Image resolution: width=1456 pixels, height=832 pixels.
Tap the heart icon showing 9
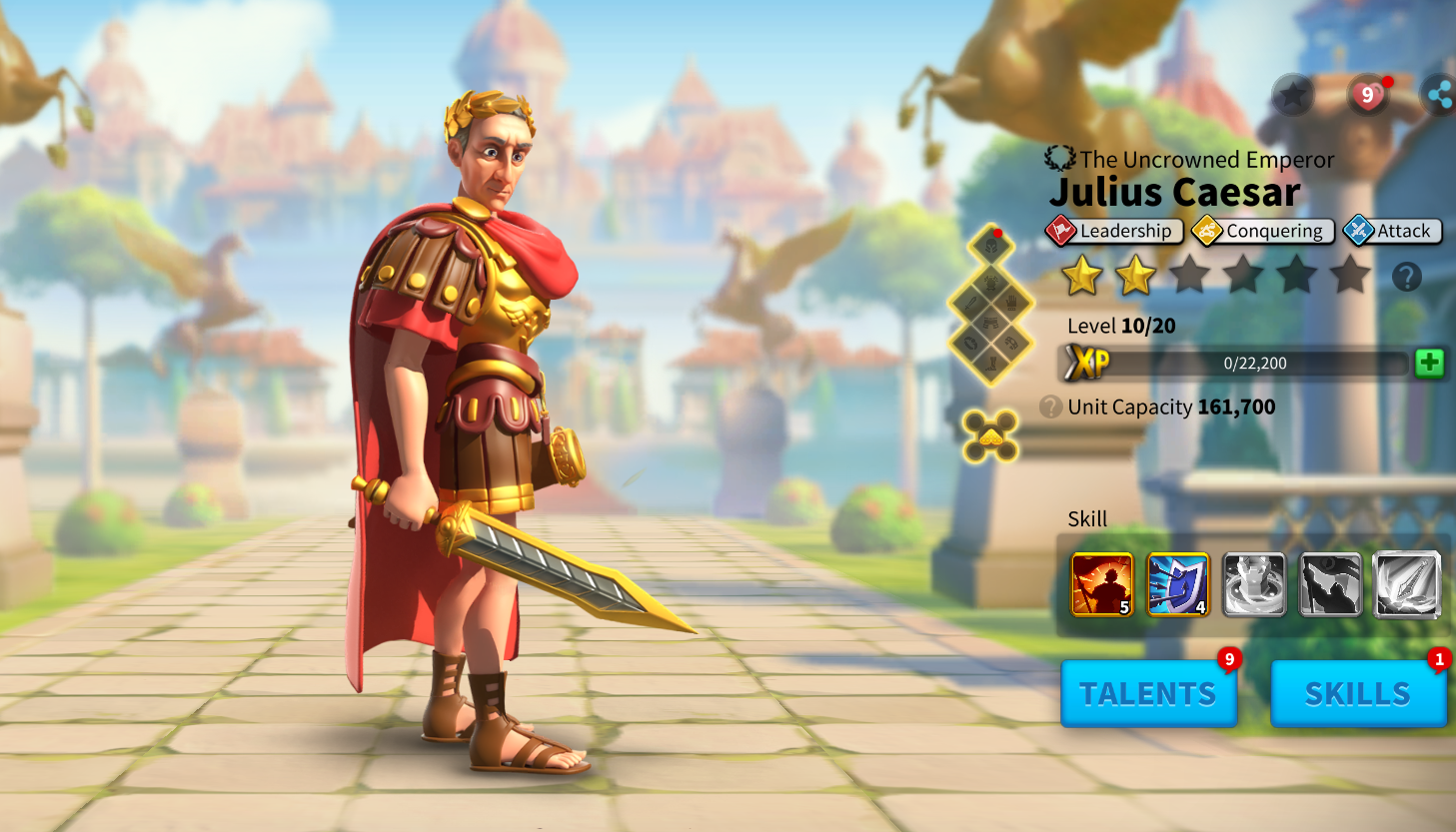click(1367, 96)
